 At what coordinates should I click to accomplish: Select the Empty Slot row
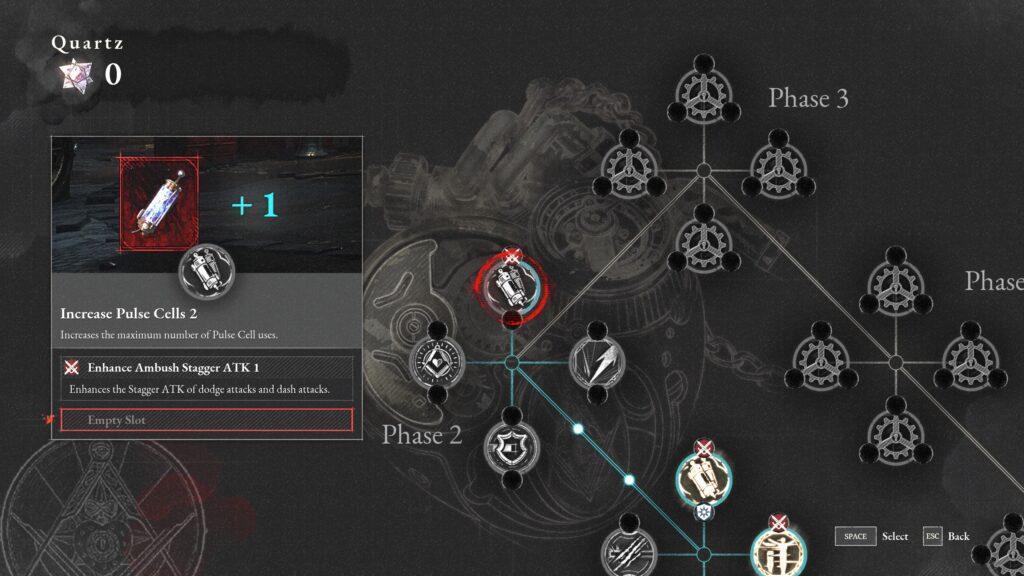tap(207, 420)
